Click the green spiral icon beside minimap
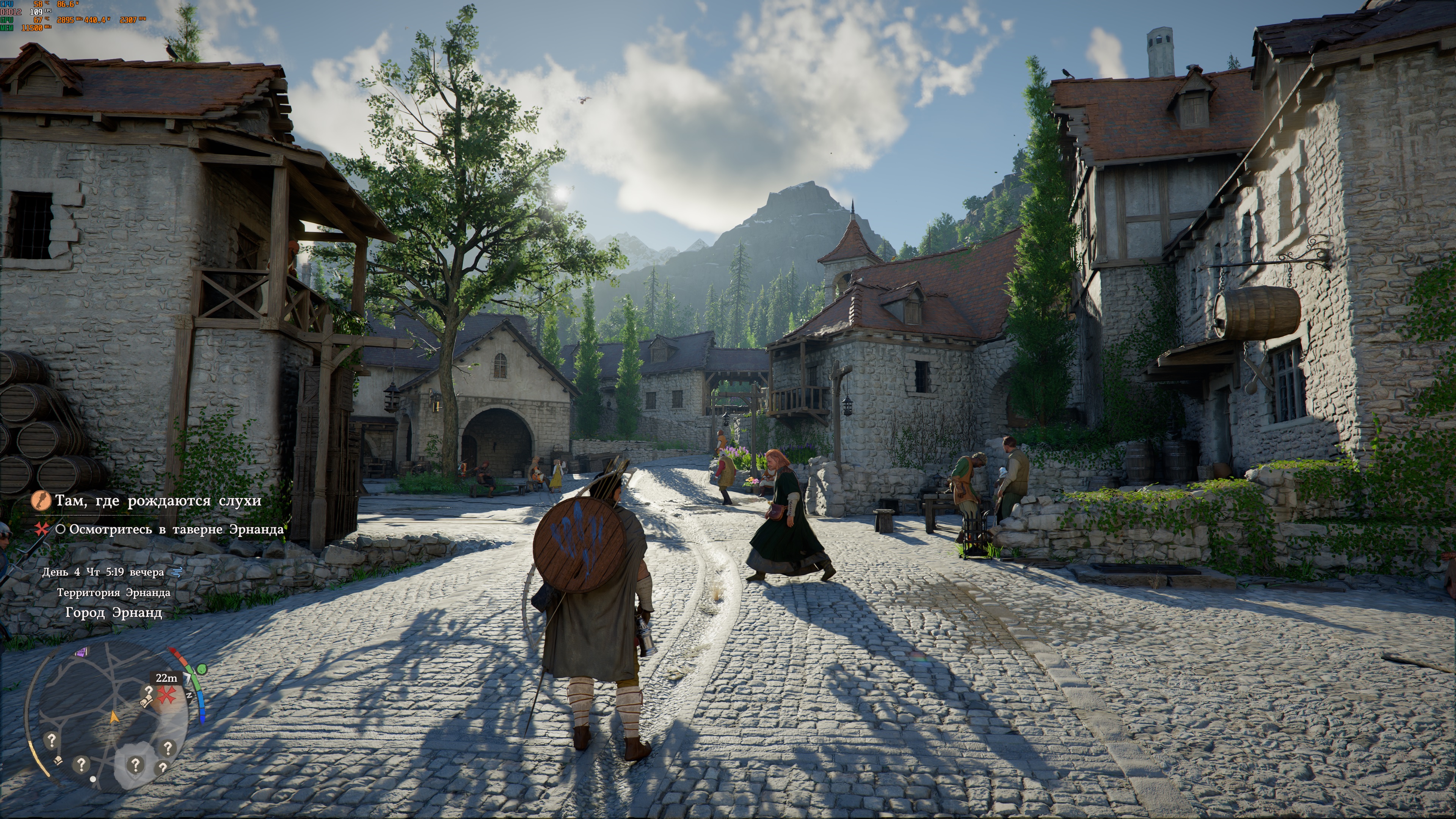Image resolution: width=1456 pixels, height=819 pixels. click(x=202, y=669)
